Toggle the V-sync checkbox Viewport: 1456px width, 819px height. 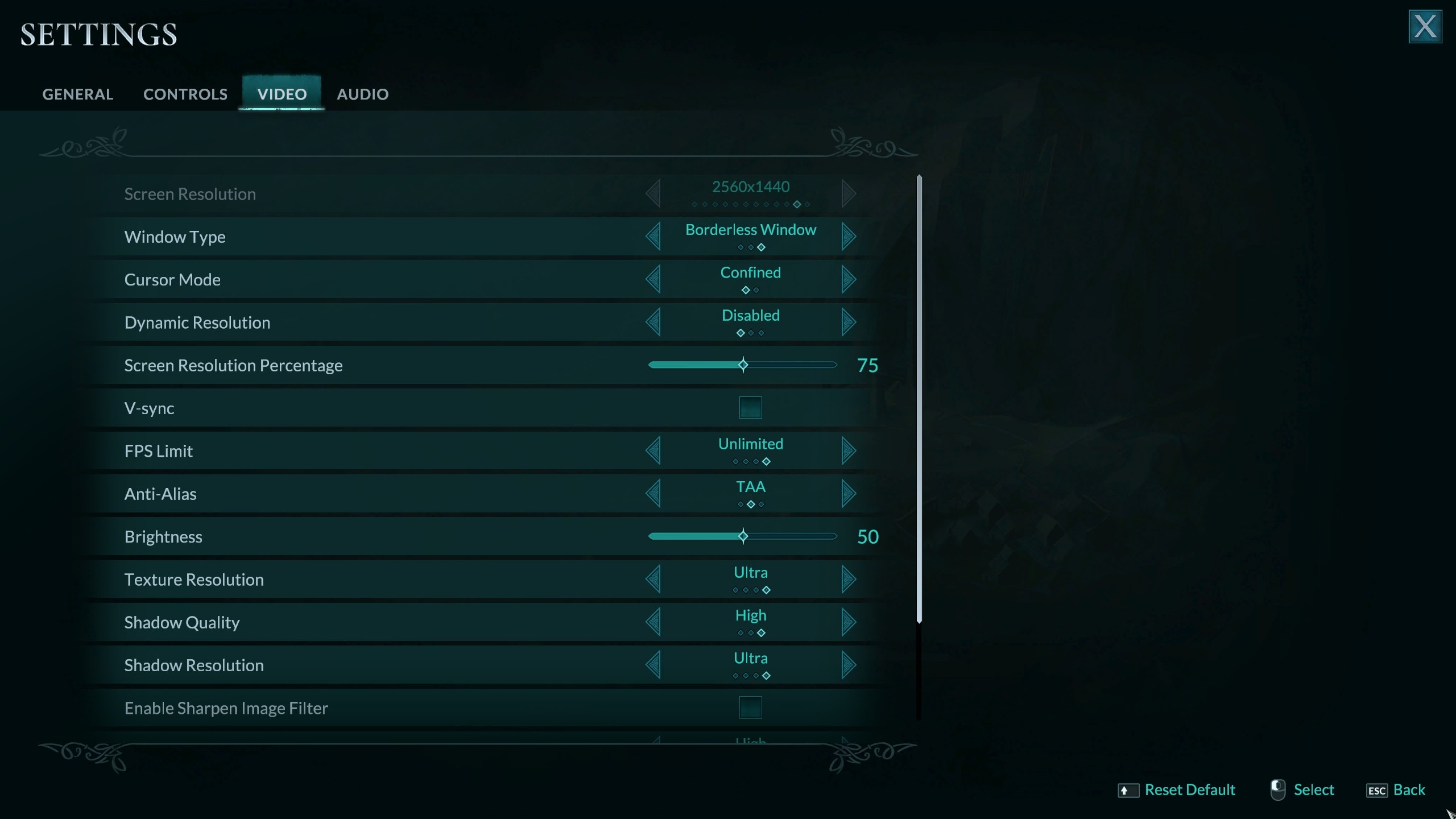point(750,408)
